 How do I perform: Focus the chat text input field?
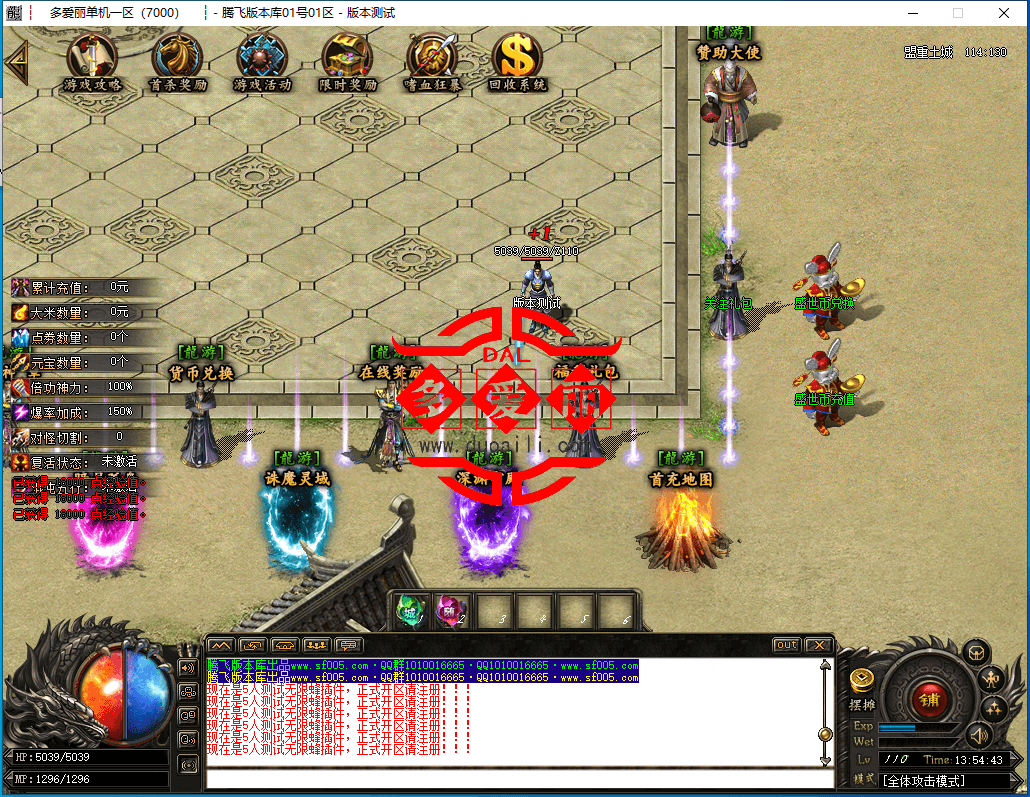[515, 778]
